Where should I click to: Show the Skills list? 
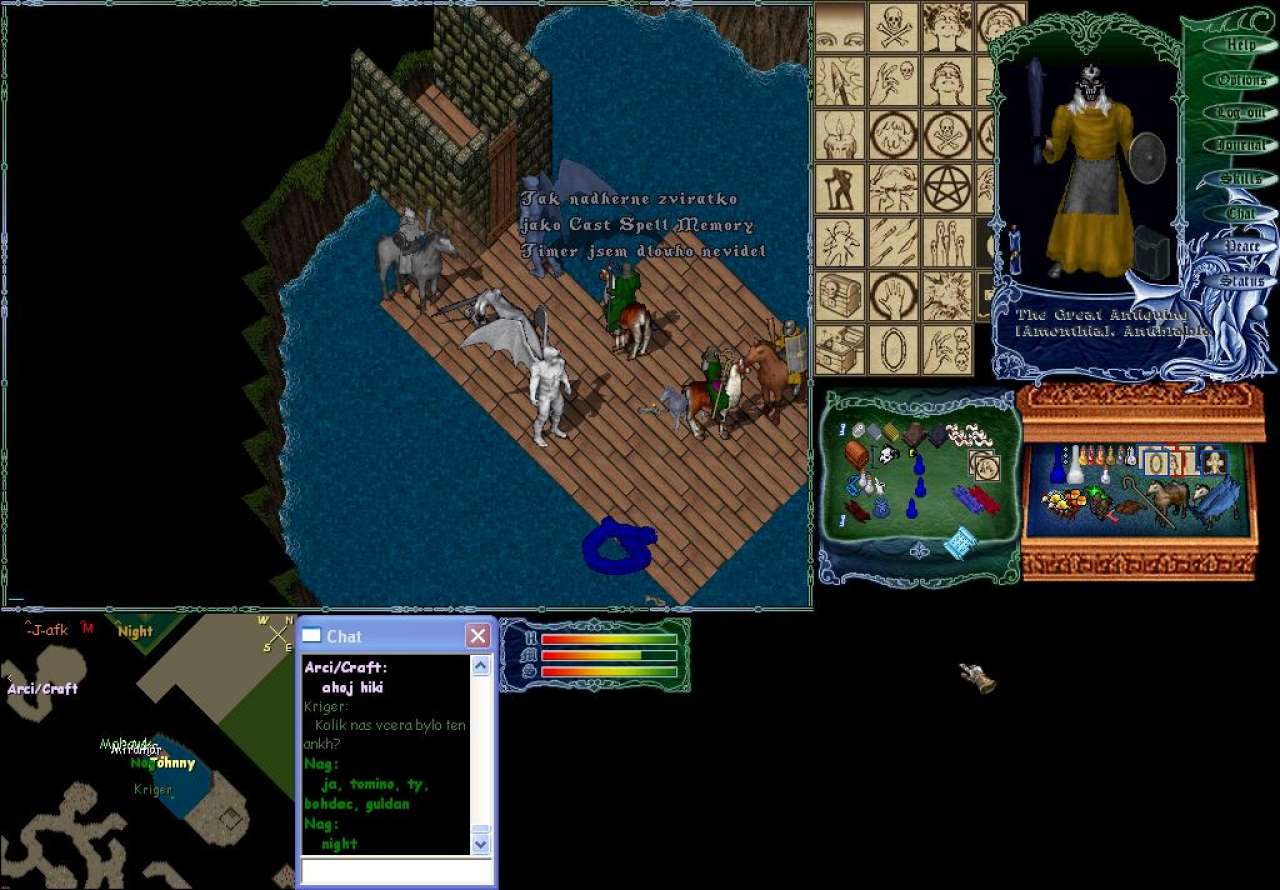click(1240, 179)
